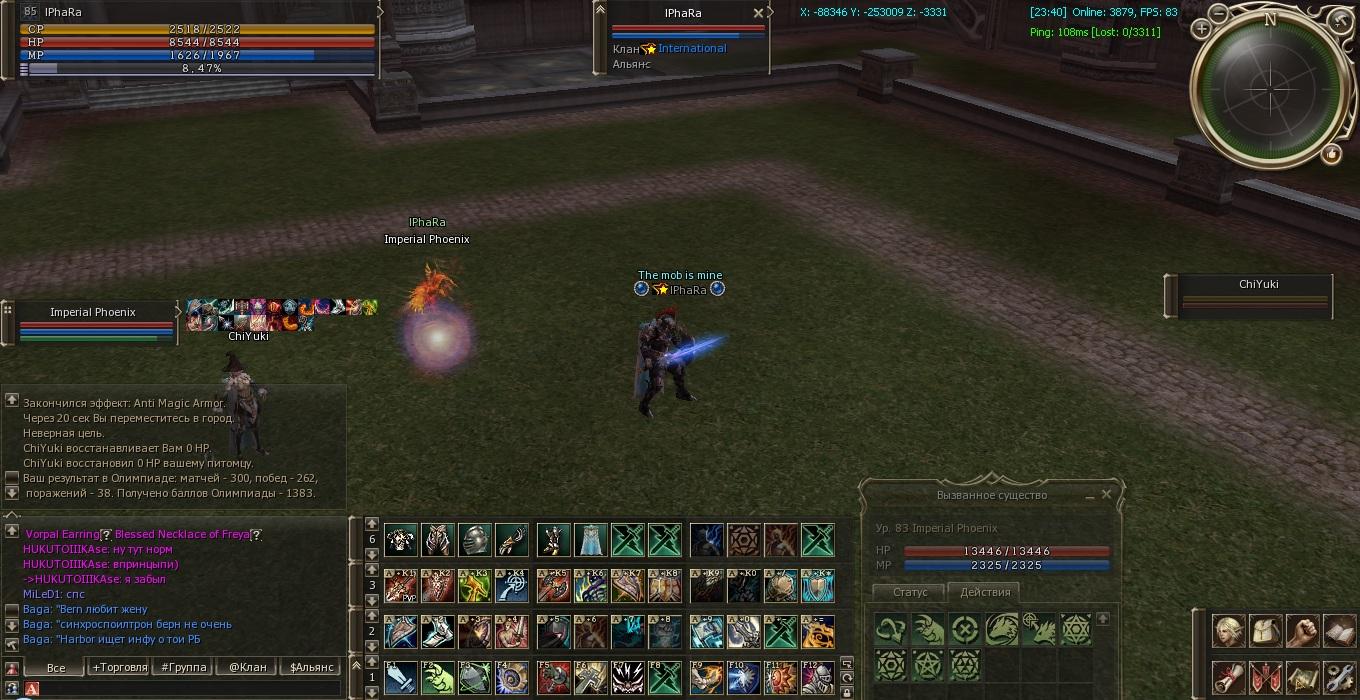Zoom in the radar with plus button
Image resolution: width=1360 pixels, height=700 pixels.
pyautogui.click(x=1201, y=28)
